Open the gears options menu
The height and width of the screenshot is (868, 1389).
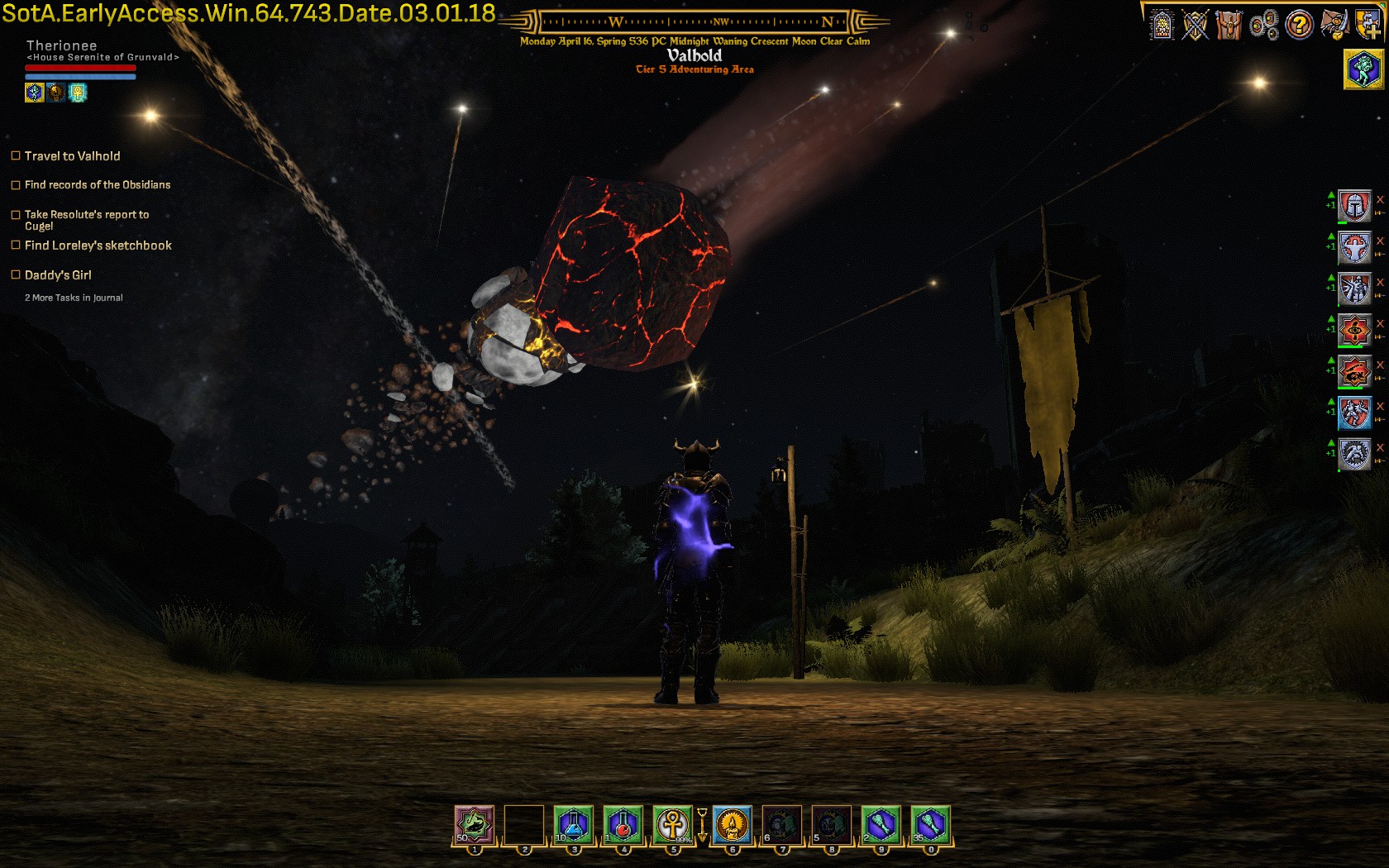pos(1264,26)
